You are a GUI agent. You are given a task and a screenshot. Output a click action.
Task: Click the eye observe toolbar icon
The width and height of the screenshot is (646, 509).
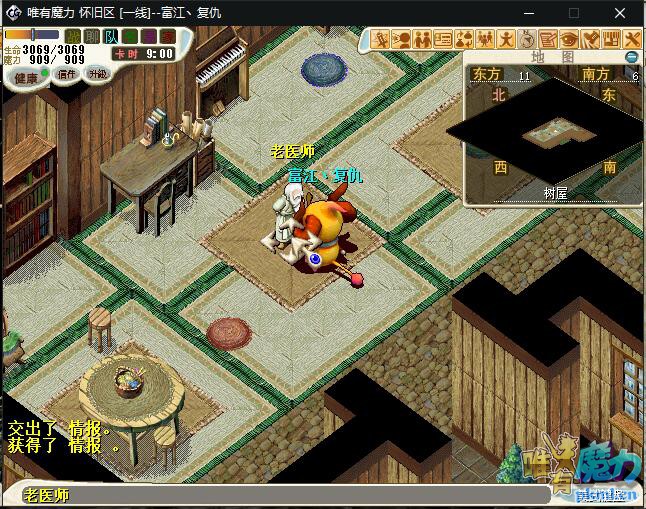569,39
